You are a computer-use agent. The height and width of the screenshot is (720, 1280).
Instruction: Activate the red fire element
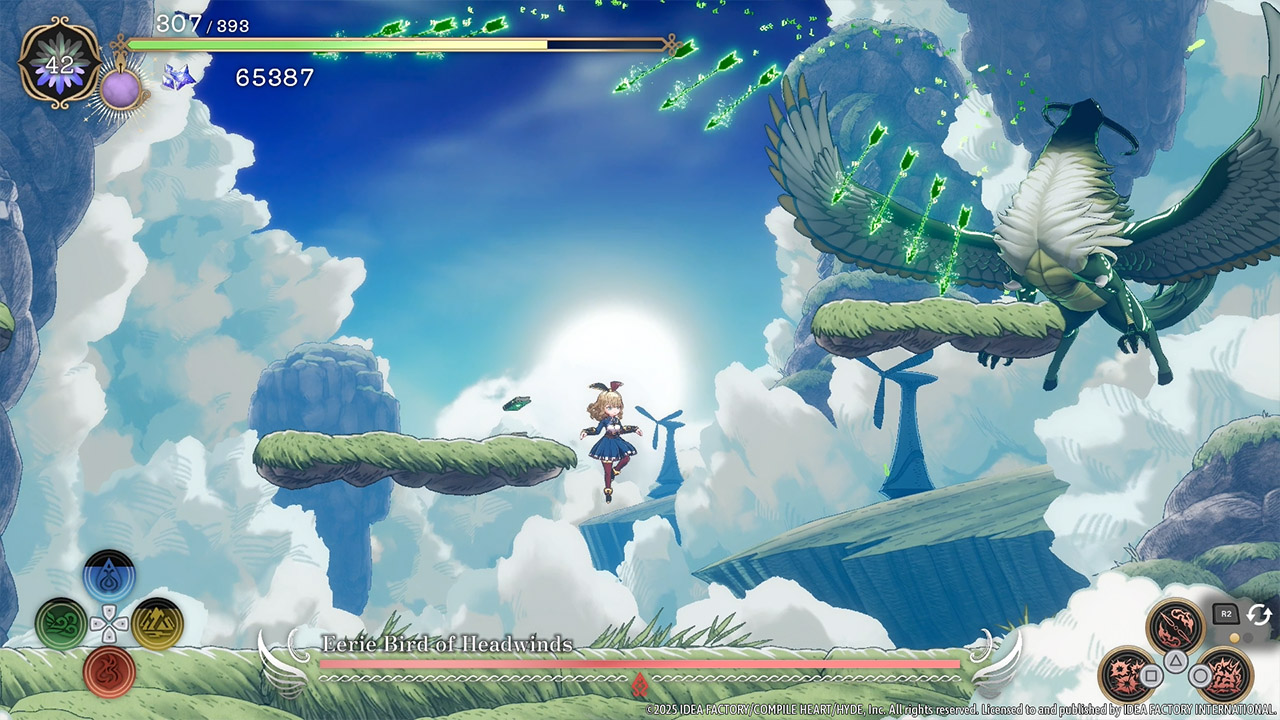click(x=109, y=672)
